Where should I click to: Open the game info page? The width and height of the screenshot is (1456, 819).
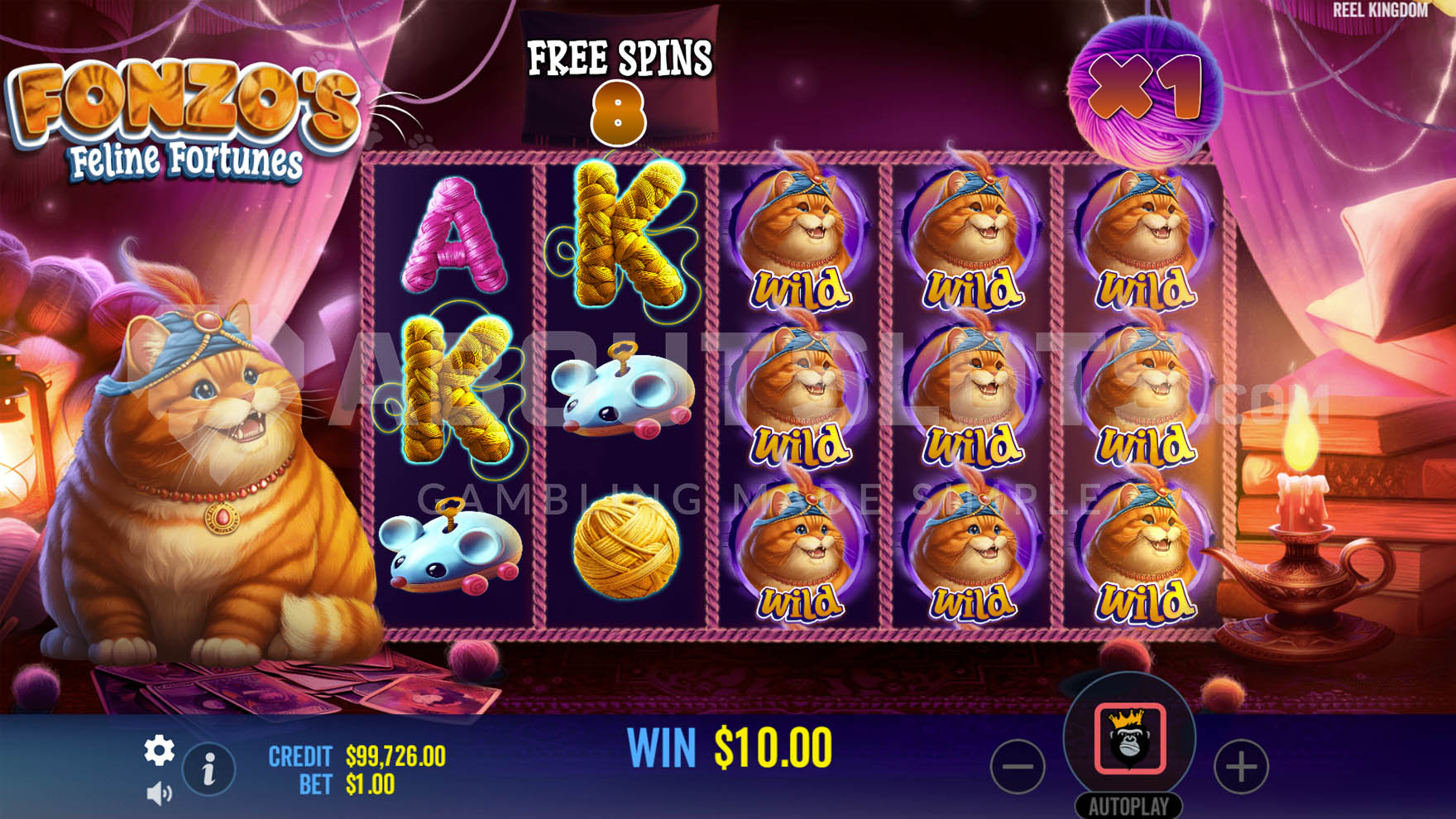[208, 769]
